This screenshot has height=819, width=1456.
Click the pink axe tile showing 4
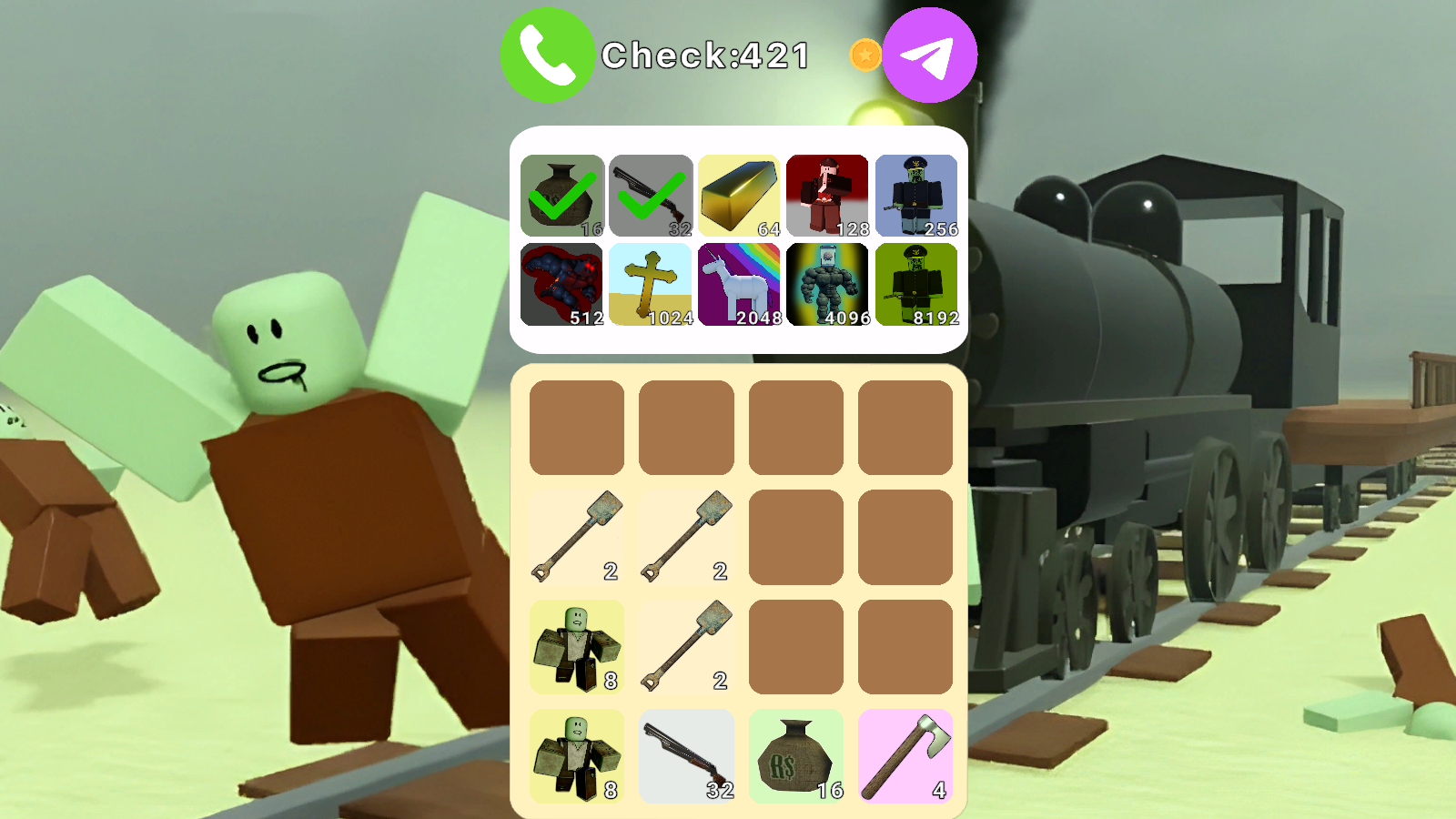tap(905, 755)
